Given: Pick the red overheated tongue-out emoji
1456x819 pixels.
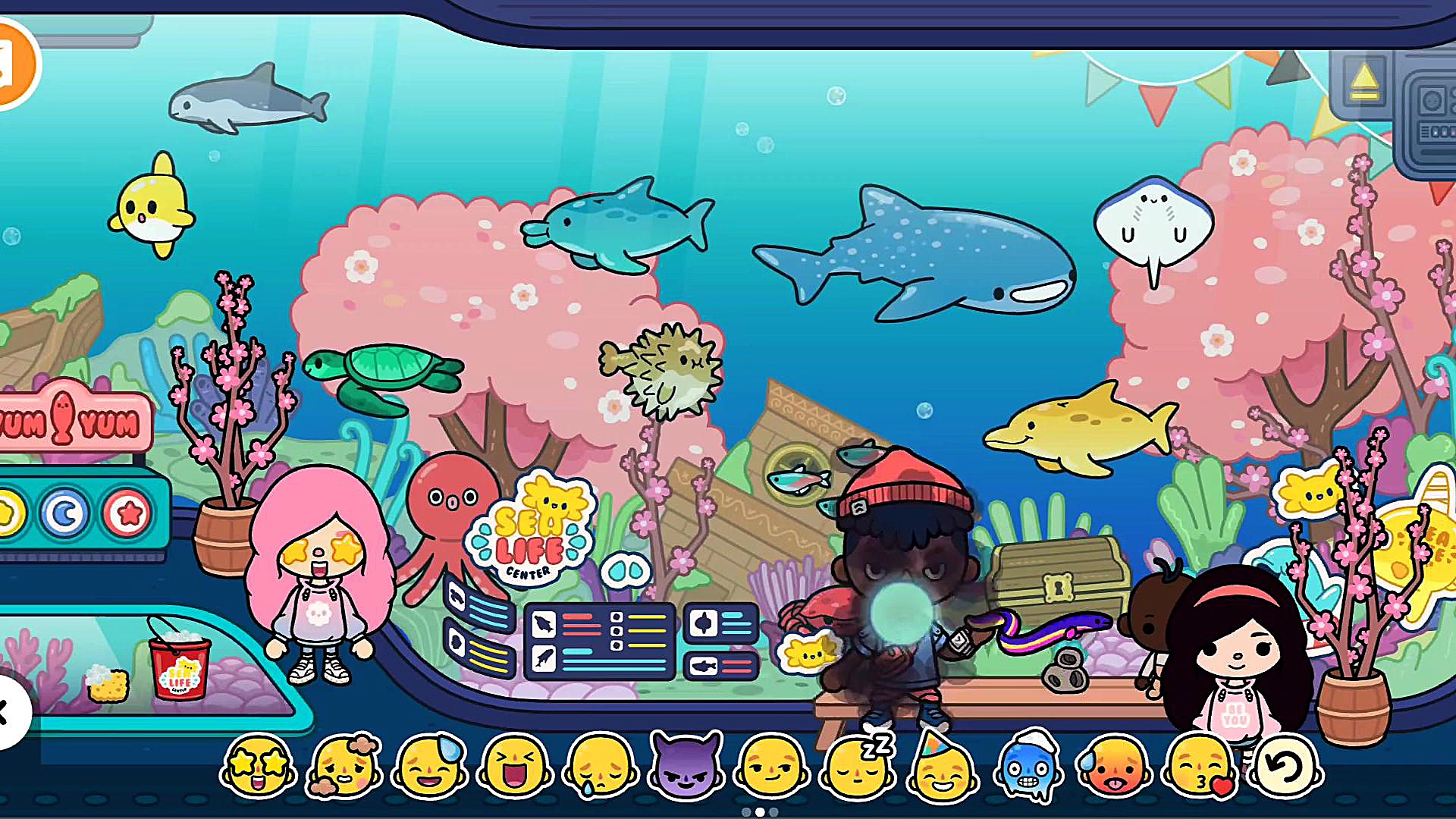Looking at the screenshot, I should point(1114,767).
